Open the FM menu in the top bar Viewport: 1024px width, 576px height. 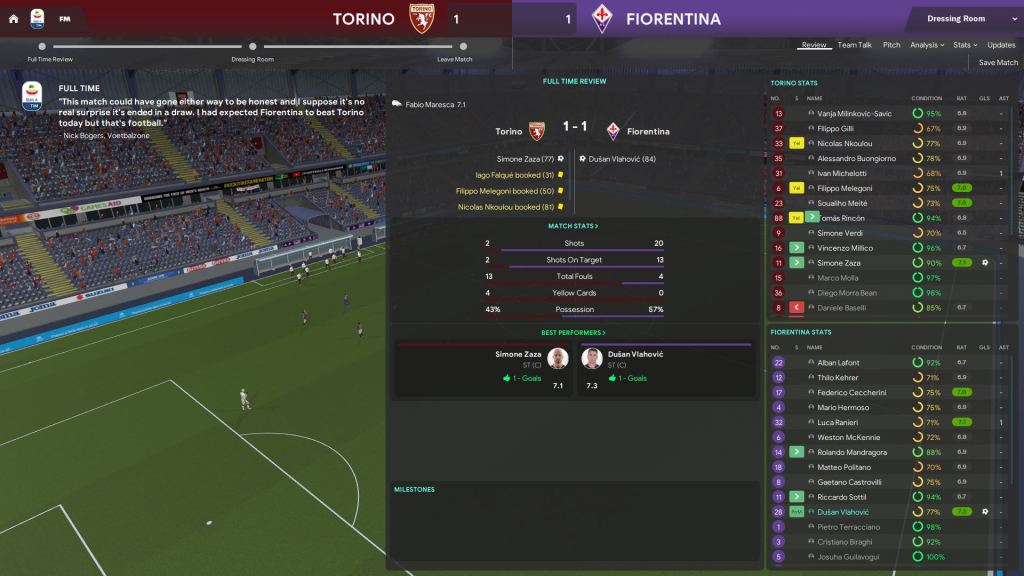click(65, 19)
